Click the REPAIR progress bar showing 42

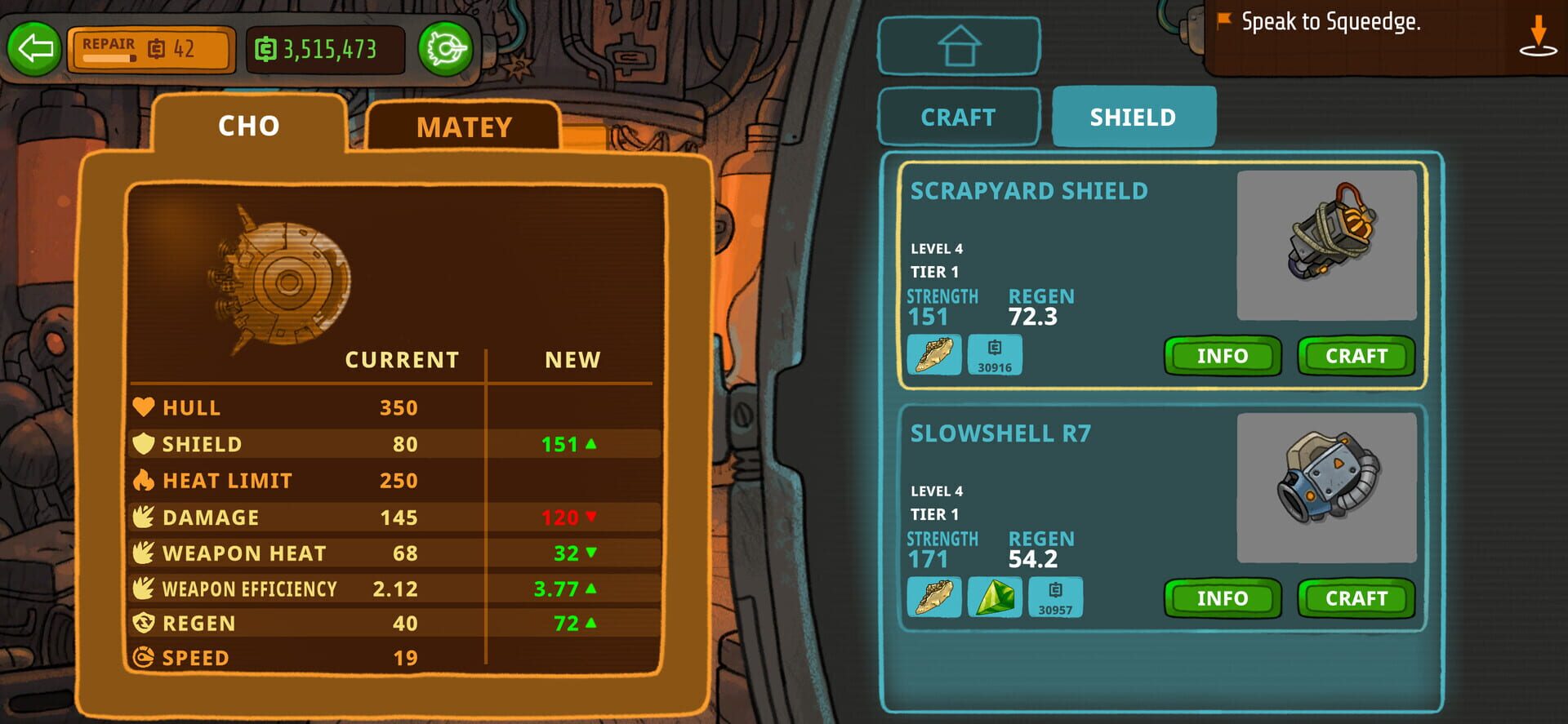point(151,50)
